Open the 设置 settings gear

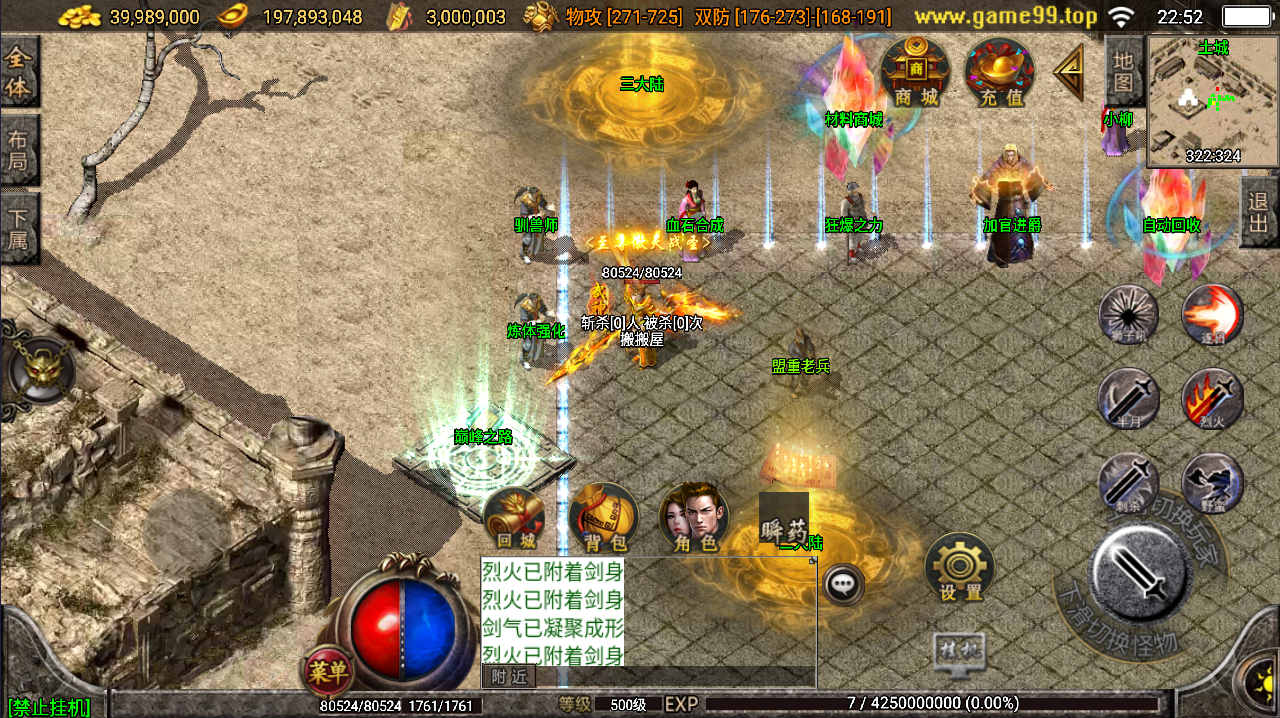pyautogui.click(x=960, y=568)
